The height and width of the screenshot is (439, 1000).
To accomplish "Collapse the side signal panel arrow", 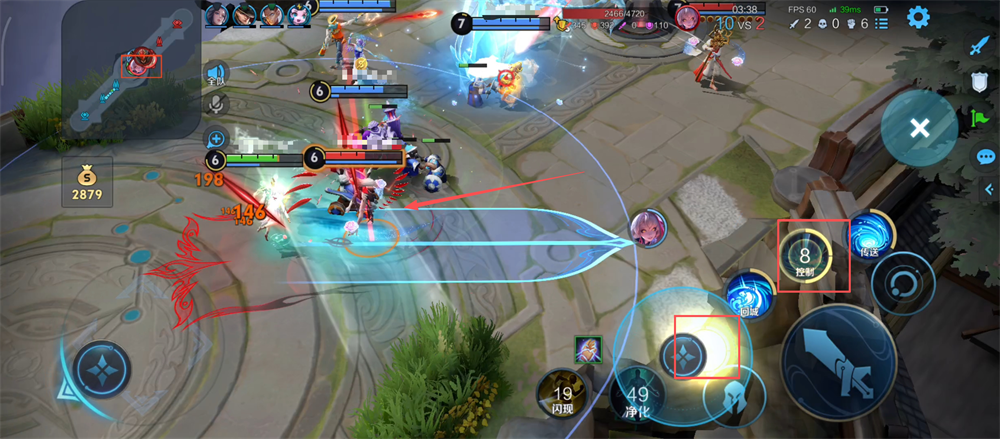I will click(x=985, y=190).
